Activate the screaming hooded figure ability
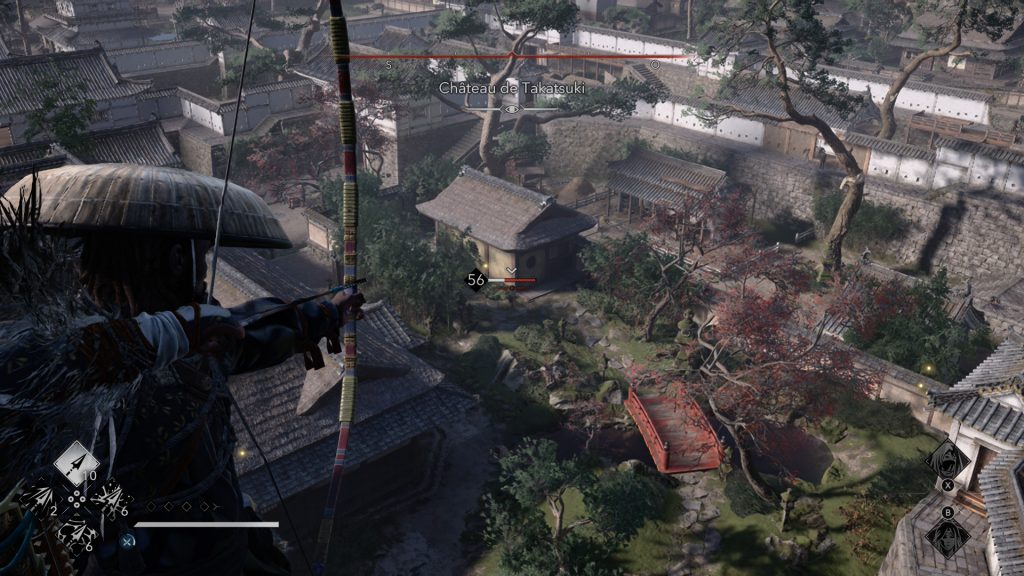 [x=947, y=461]
